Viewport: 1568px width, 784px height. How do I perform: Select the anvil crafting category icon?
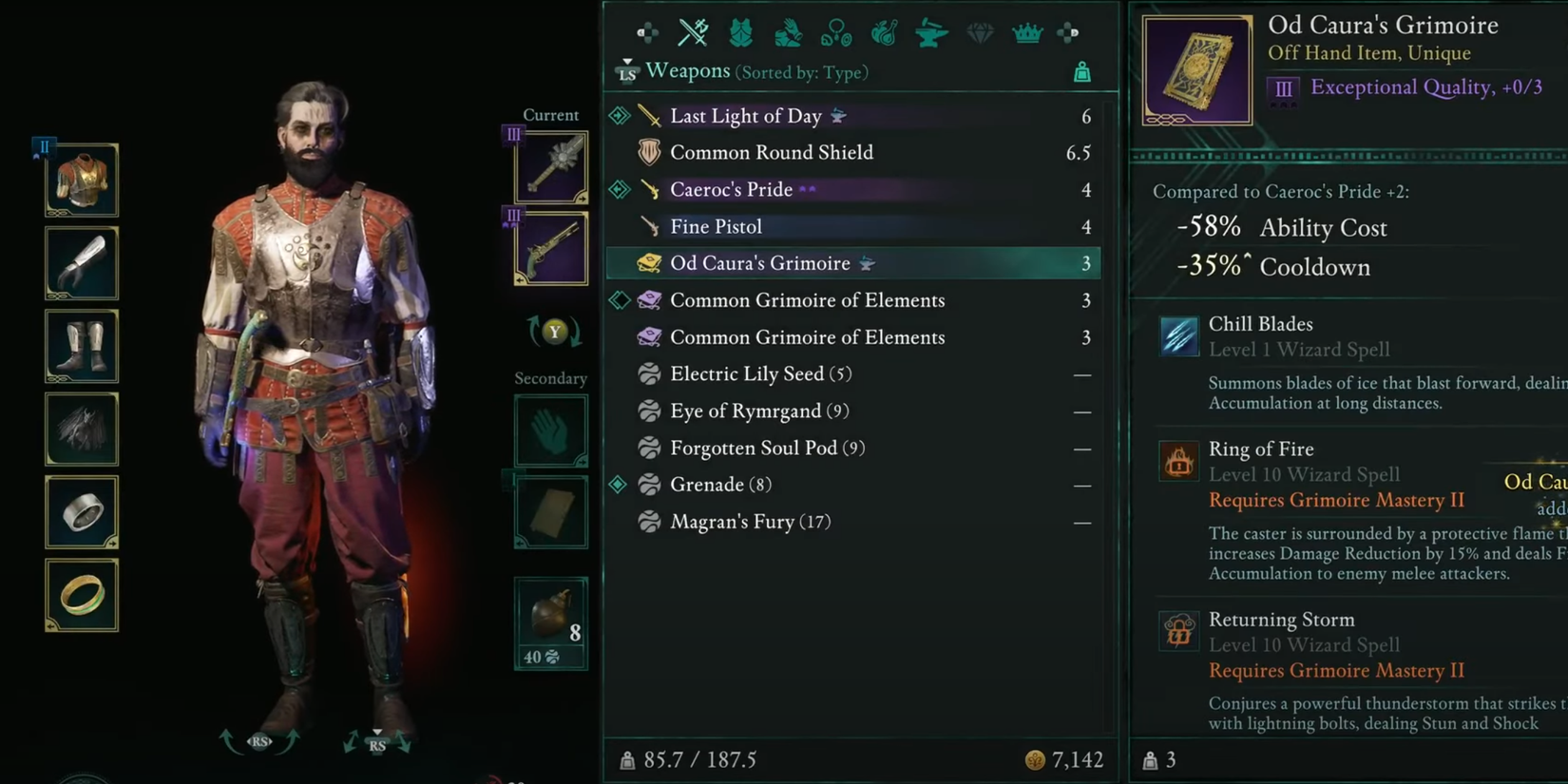click(x=931, y=31)
